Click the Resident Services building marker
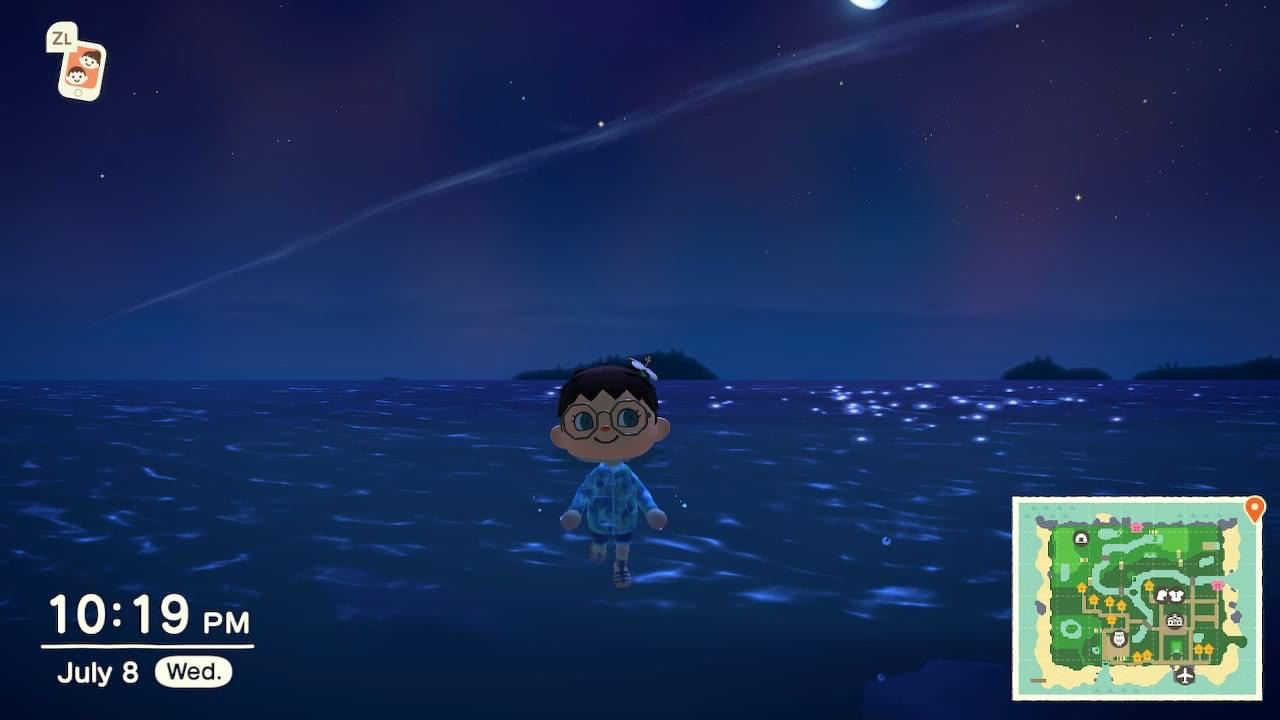The width and height of the screenshot is (1280, 720). (1174, 621)
